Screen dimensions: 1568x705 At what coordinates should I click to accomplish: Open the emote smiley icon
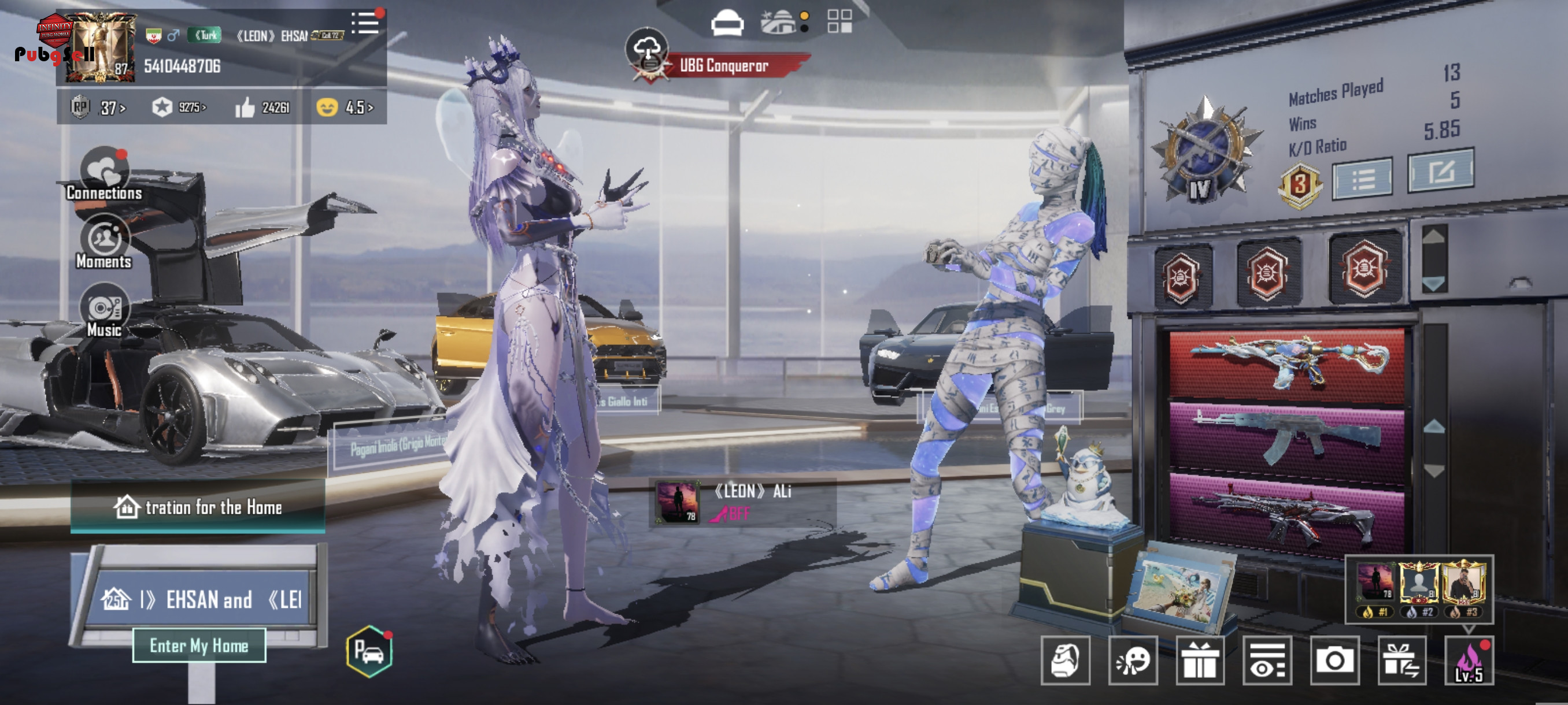pyautogui.click(x=1133, y=661)
